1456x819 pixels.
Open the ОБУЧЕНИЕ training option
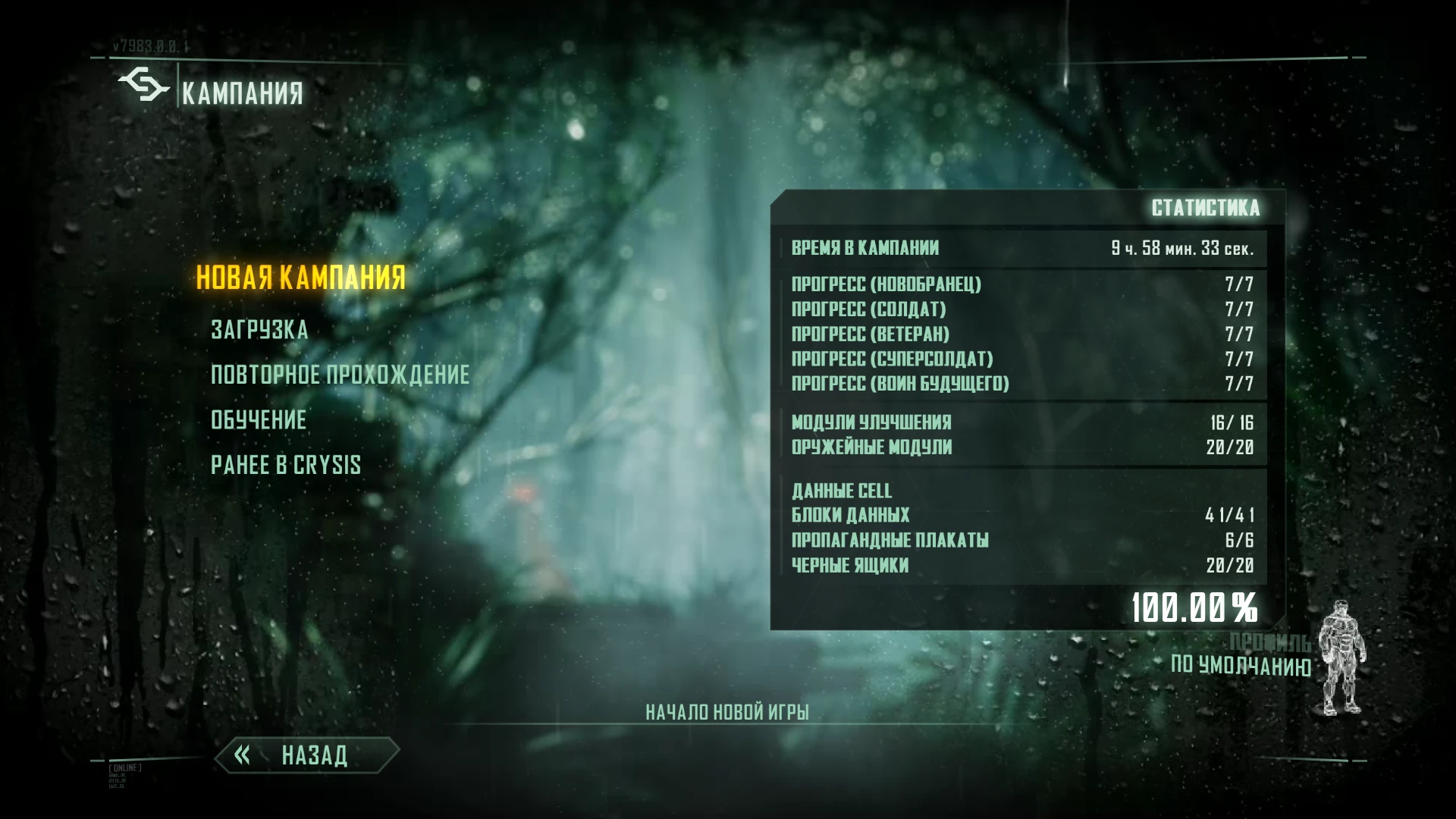tap(260, 420)
